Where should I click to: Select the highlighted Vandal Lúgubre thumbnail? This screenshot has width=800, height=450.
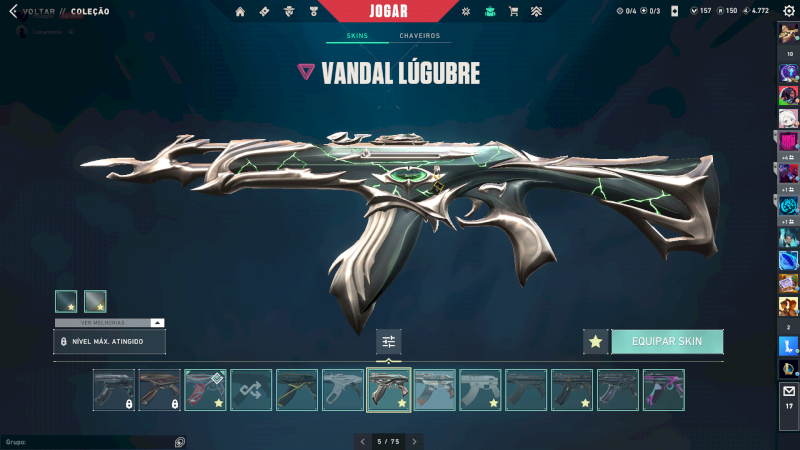389,390
